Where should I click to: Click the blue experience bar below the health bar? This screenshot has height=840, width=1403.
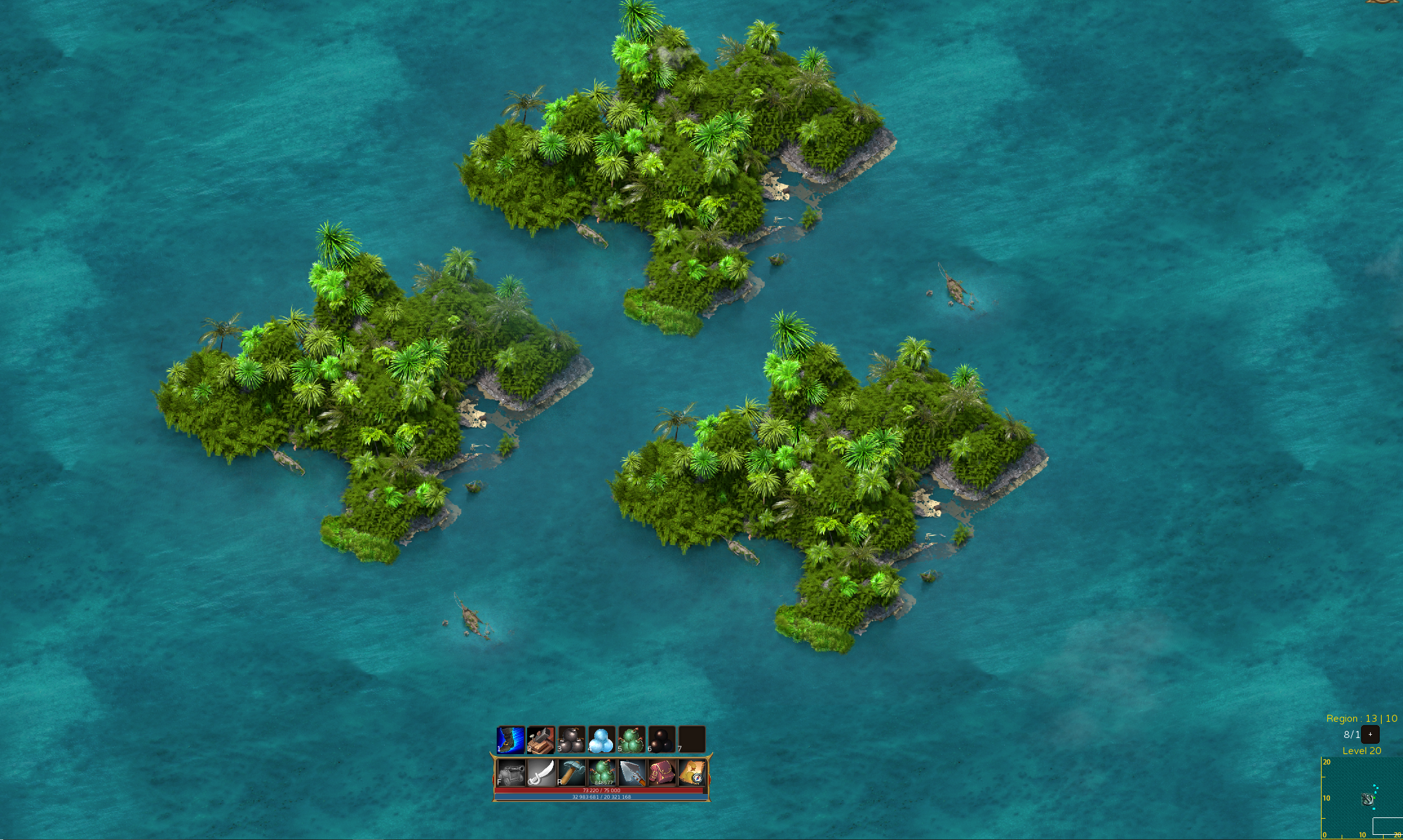[601, 798]
